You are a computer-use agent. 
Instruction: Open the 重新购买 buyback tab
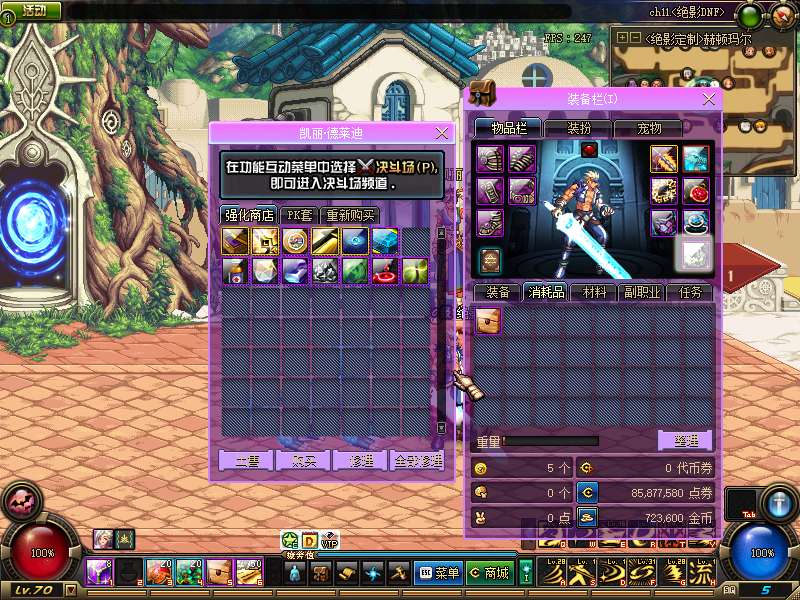point(351,215)
